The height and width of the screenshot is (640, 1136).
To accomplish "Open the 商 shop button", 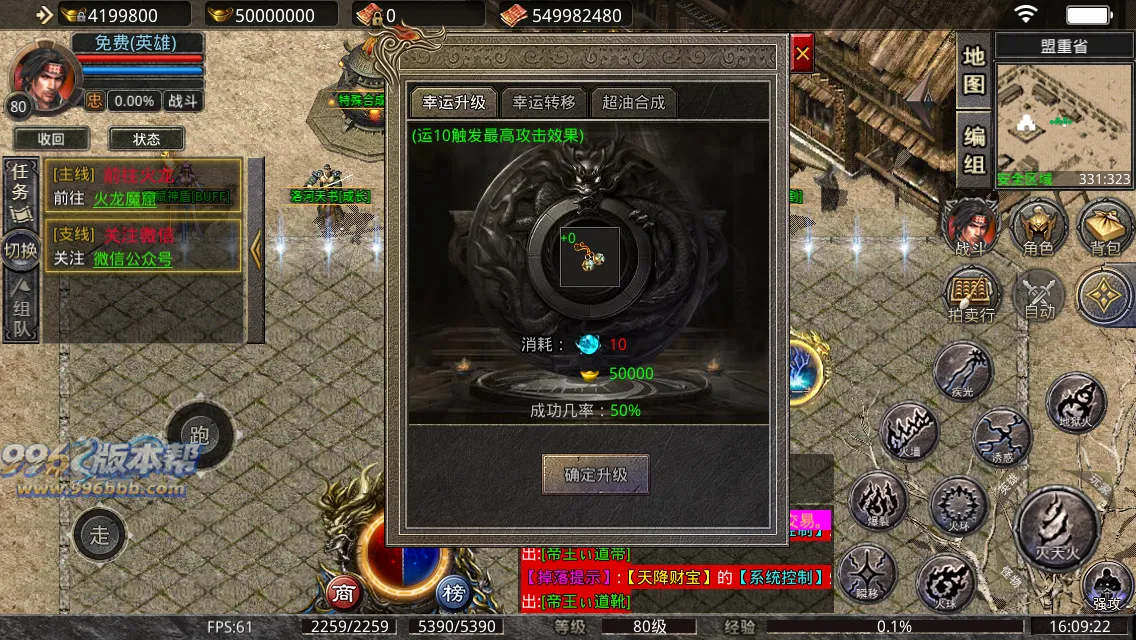I will pos(344,592).
